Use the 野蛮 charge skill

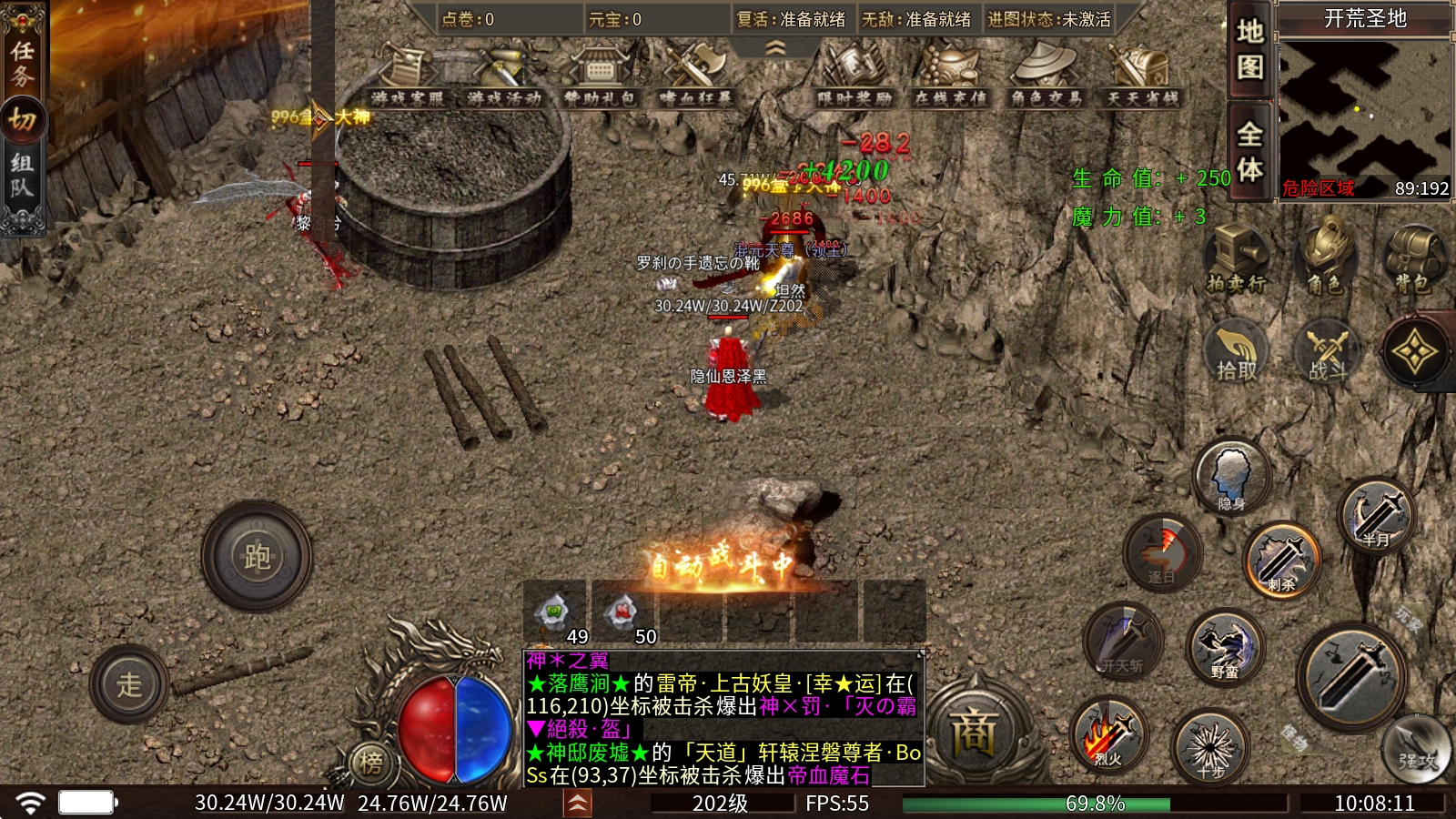(1225, 647)
